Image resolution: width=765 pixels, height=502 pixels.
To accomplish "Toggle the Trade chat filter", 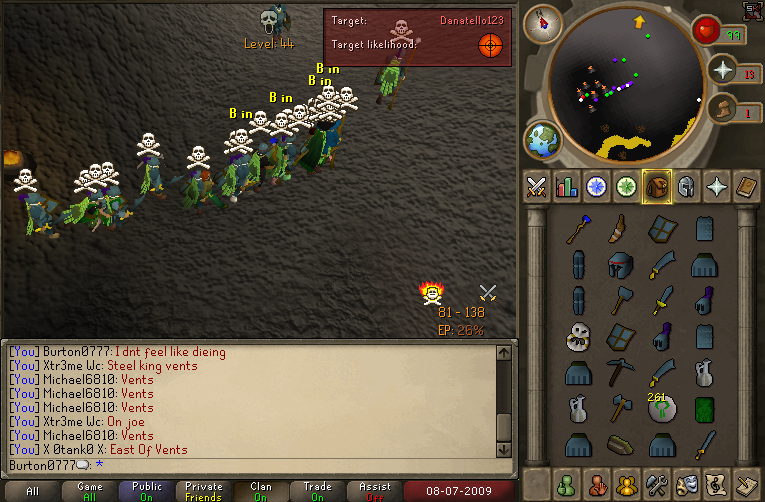I will tap(318, 491).
